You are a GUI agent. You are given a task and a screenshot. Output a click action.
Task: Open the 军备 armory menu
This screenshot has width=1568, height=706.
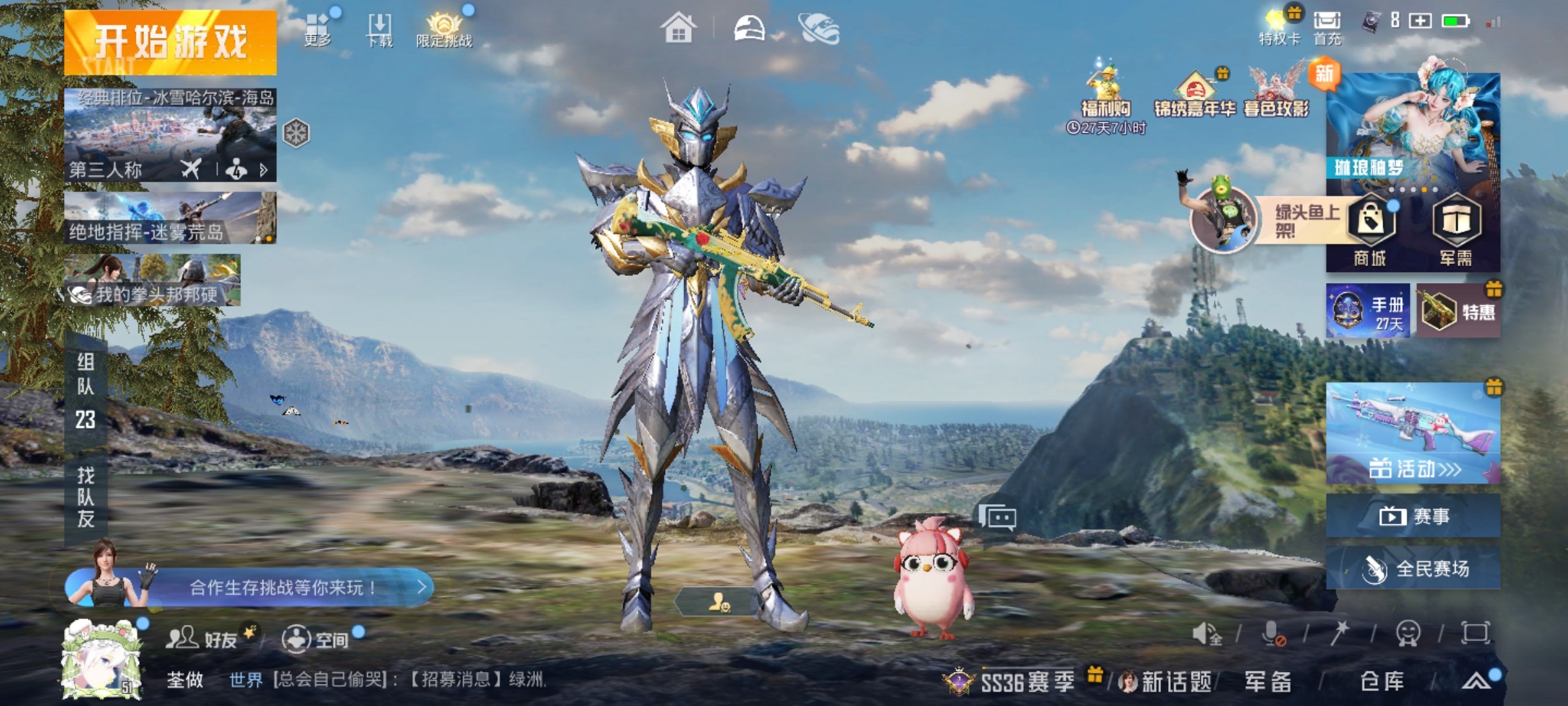point(1267,681)
